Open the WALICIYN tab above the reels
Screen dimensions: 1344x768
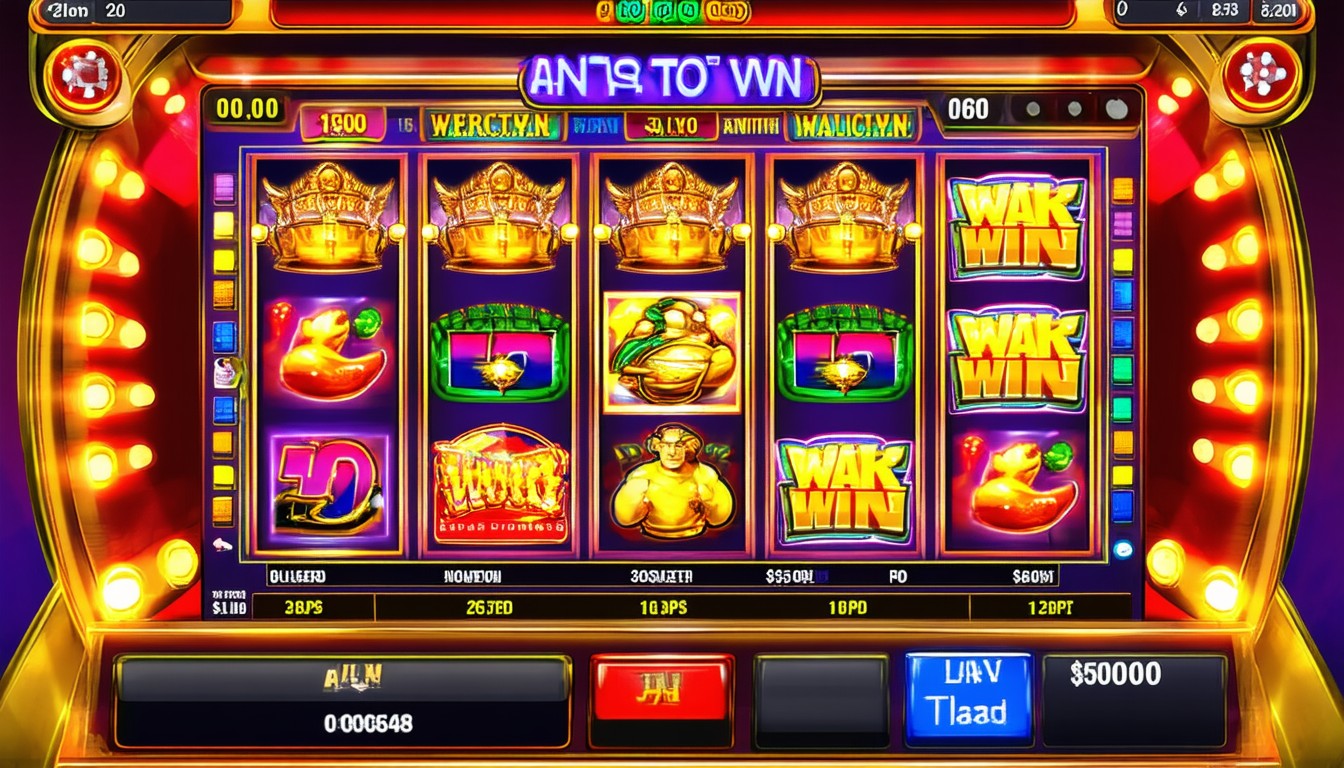pyautogui.click(x=852, y=124)
